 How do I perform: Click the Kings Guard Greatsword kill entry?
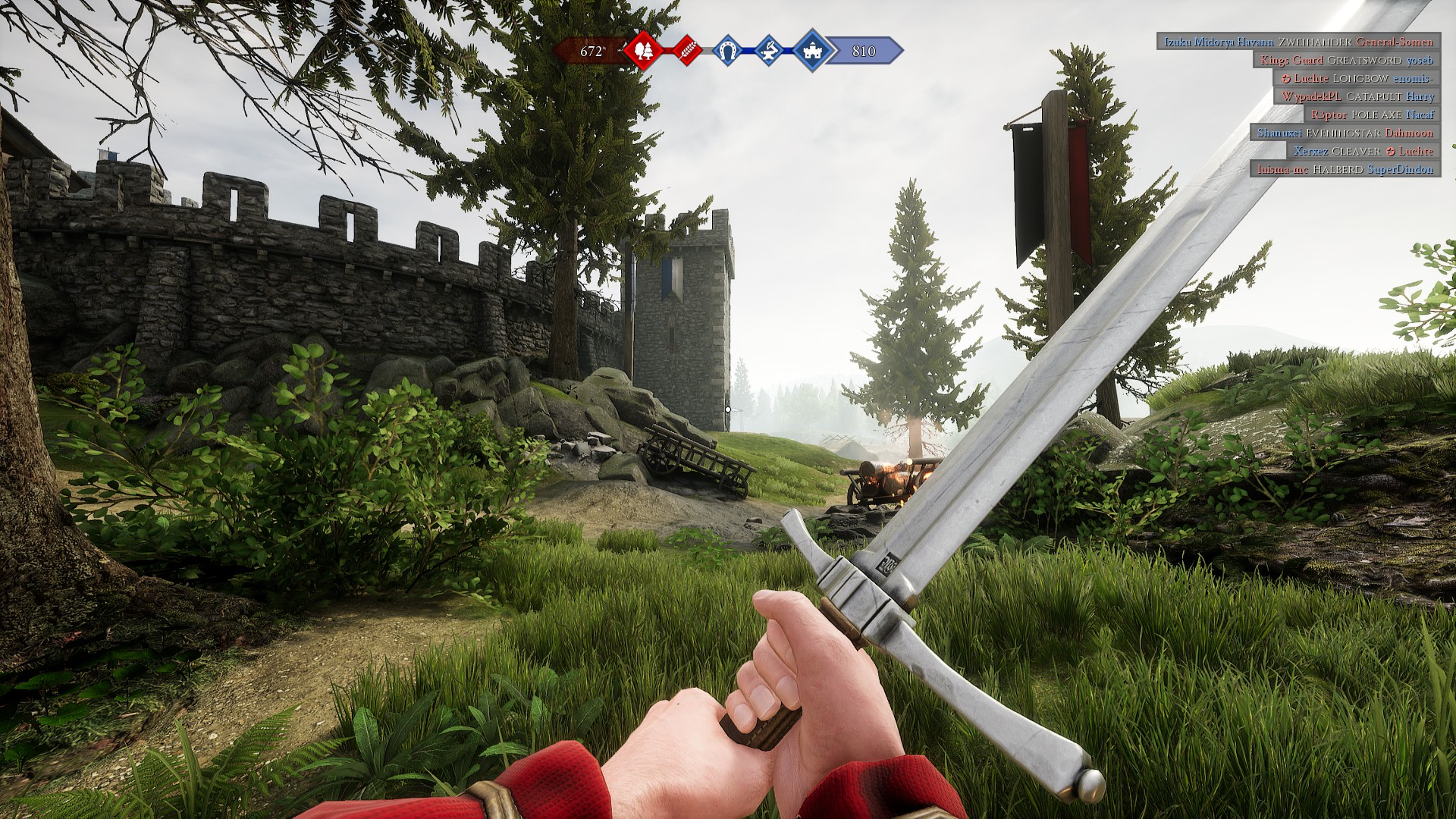[x=1346, y=60]
